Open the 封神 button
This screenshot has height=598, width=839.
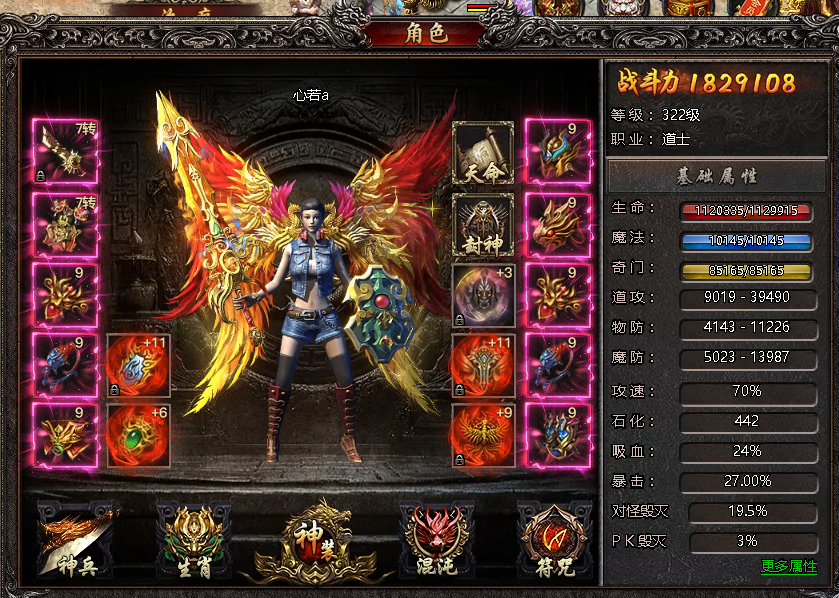(483, 224)
